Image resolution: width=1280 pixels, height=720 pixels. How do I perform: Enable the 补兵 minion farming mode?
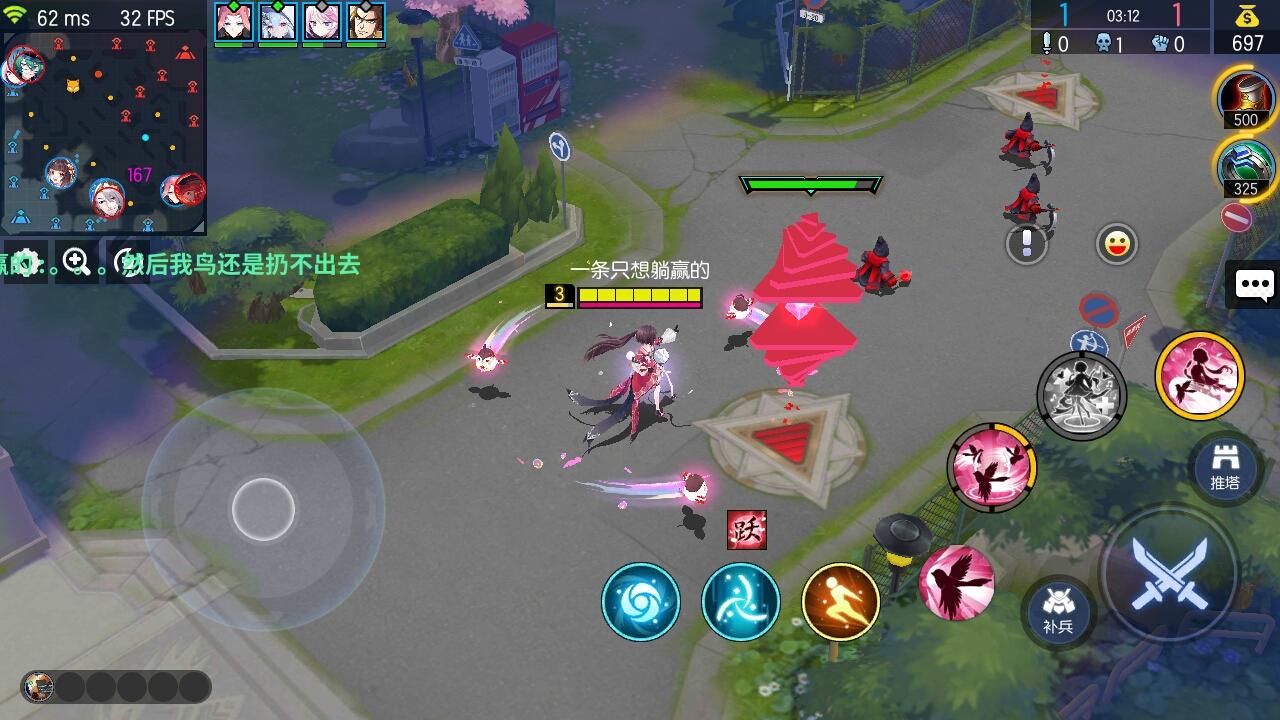tap(1059, 608)
